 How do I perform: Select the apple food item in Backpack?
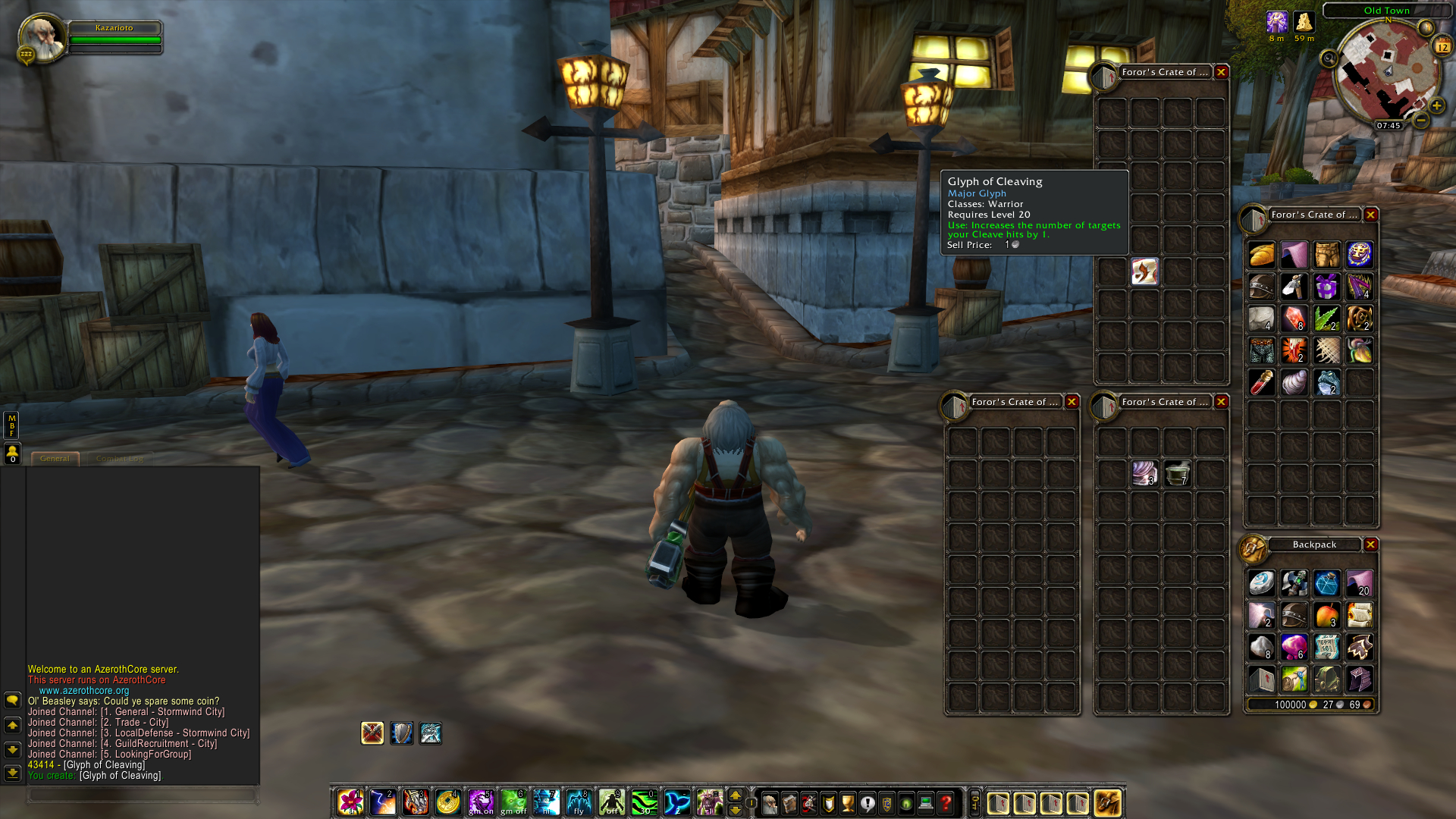[x=1329, y=615]
